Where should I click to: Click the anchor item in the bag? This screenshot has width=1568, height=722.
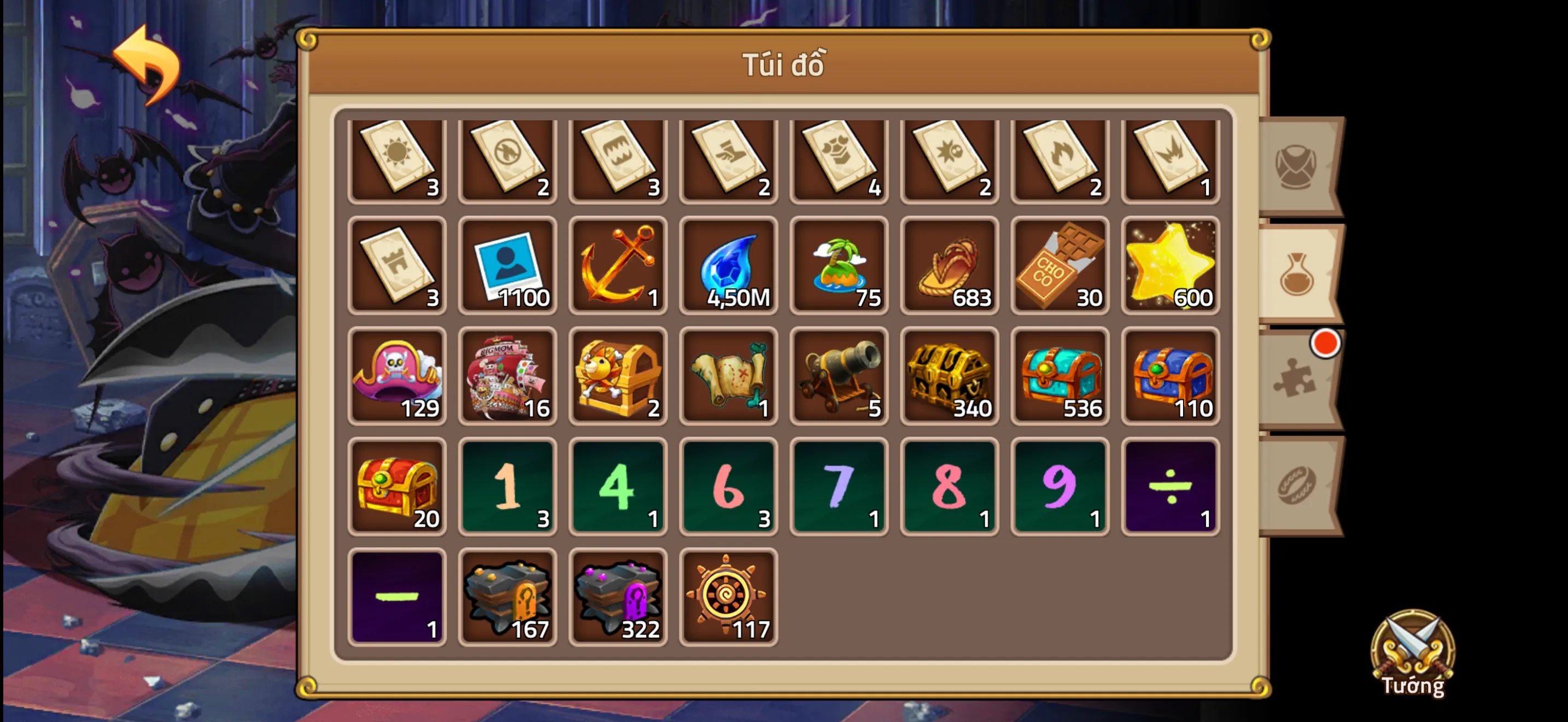click(x=618, y=266)
